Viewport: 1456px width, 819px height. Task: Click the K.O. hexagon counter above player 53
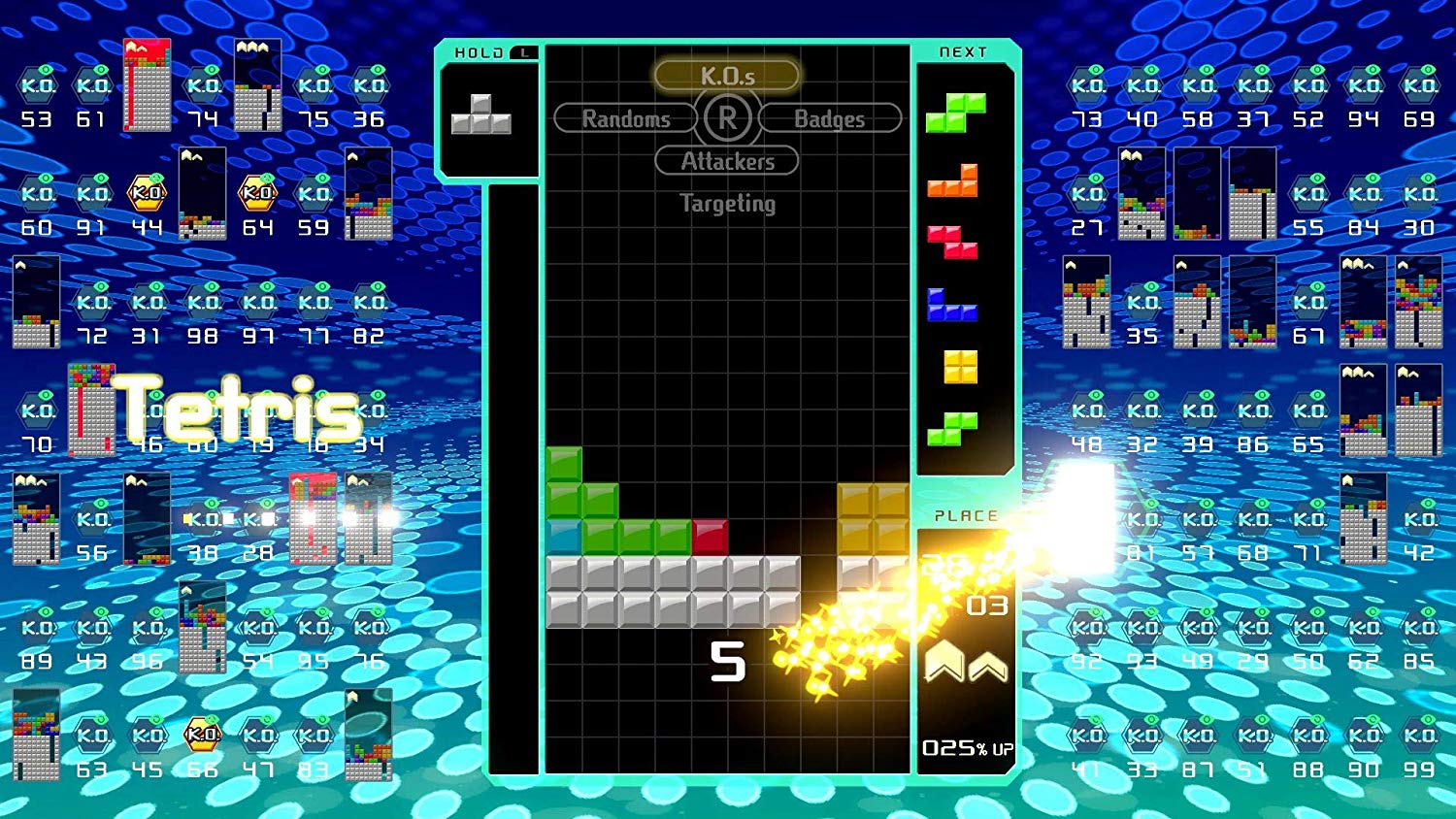point(36,84)
